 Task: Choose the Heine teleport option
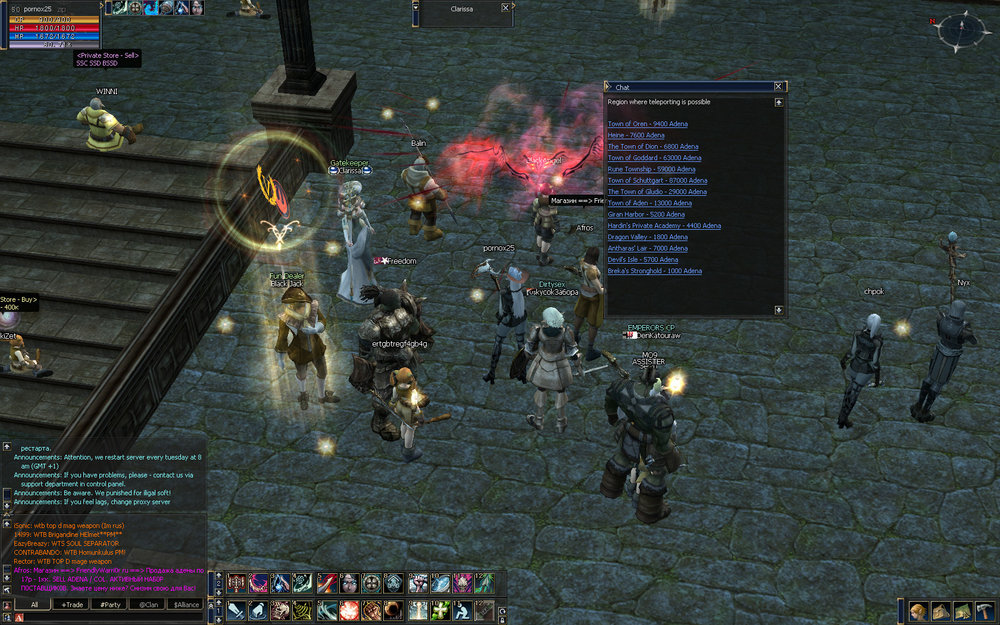pos(636,135)
